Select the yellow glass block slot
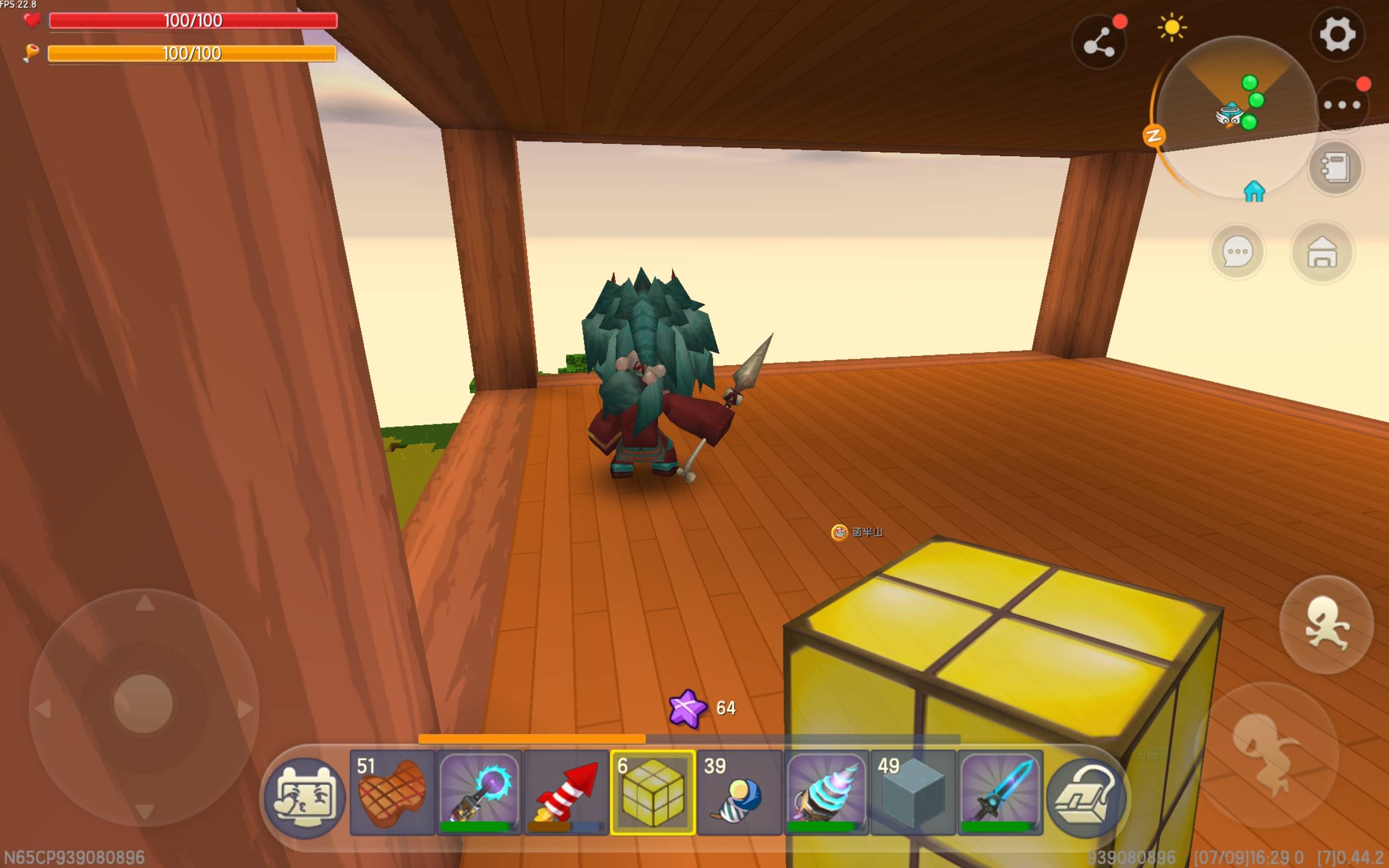This screenshot has width=1389, height=868. (653, 792)
